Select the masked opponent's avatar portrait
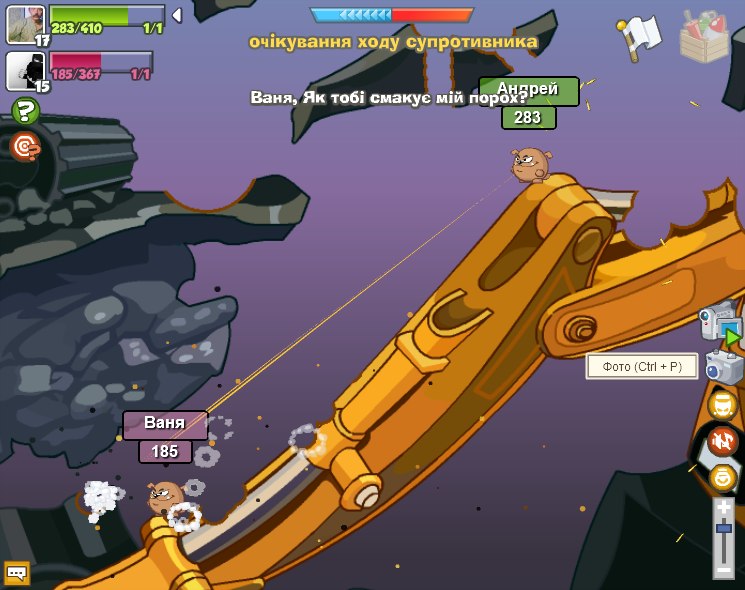This screenshot has height=590, width=745. point(24,70)
